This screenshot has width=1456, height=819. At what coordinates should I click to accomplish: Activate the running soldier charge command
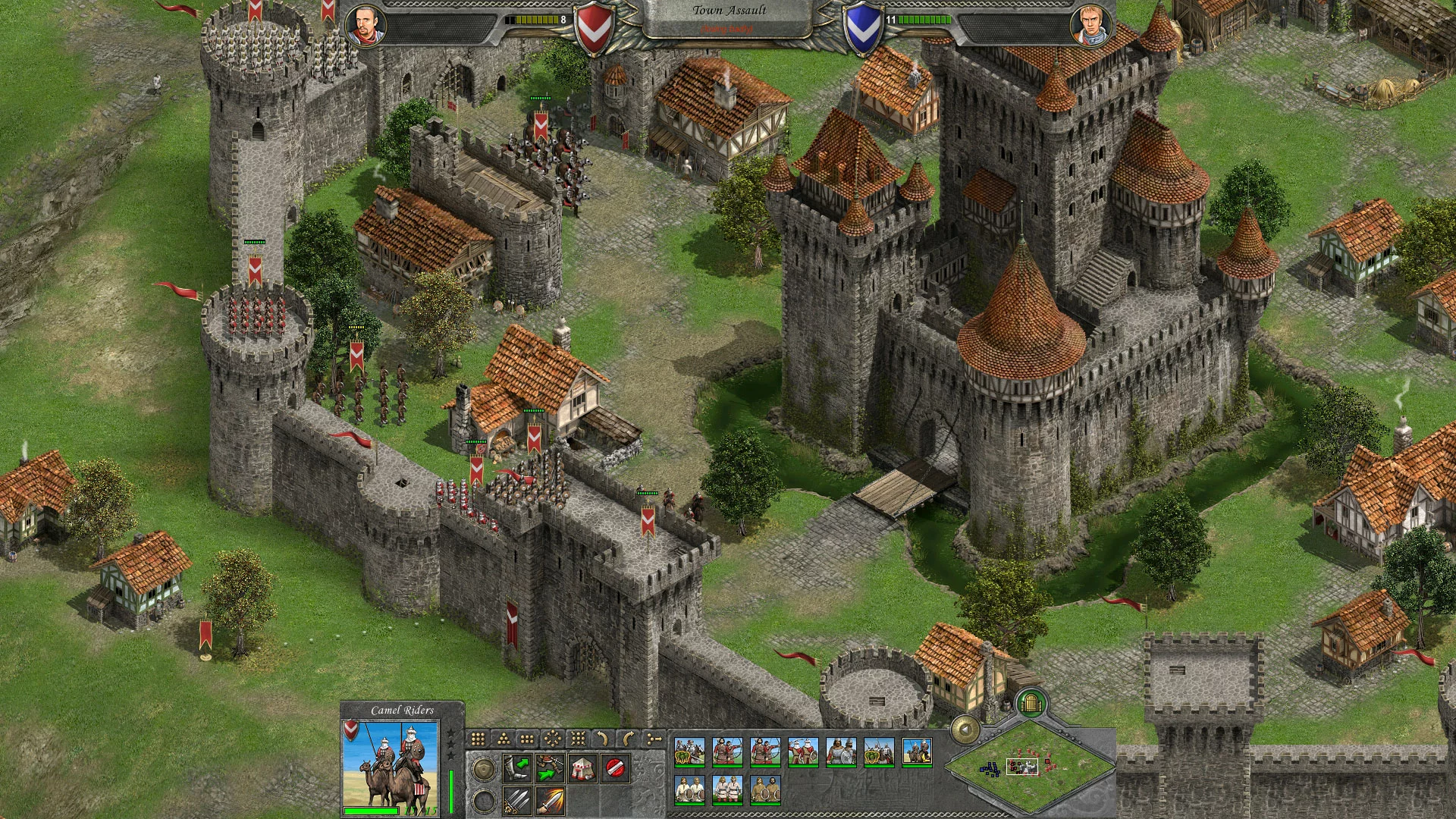pyautogui.click(x=549, y=769)
